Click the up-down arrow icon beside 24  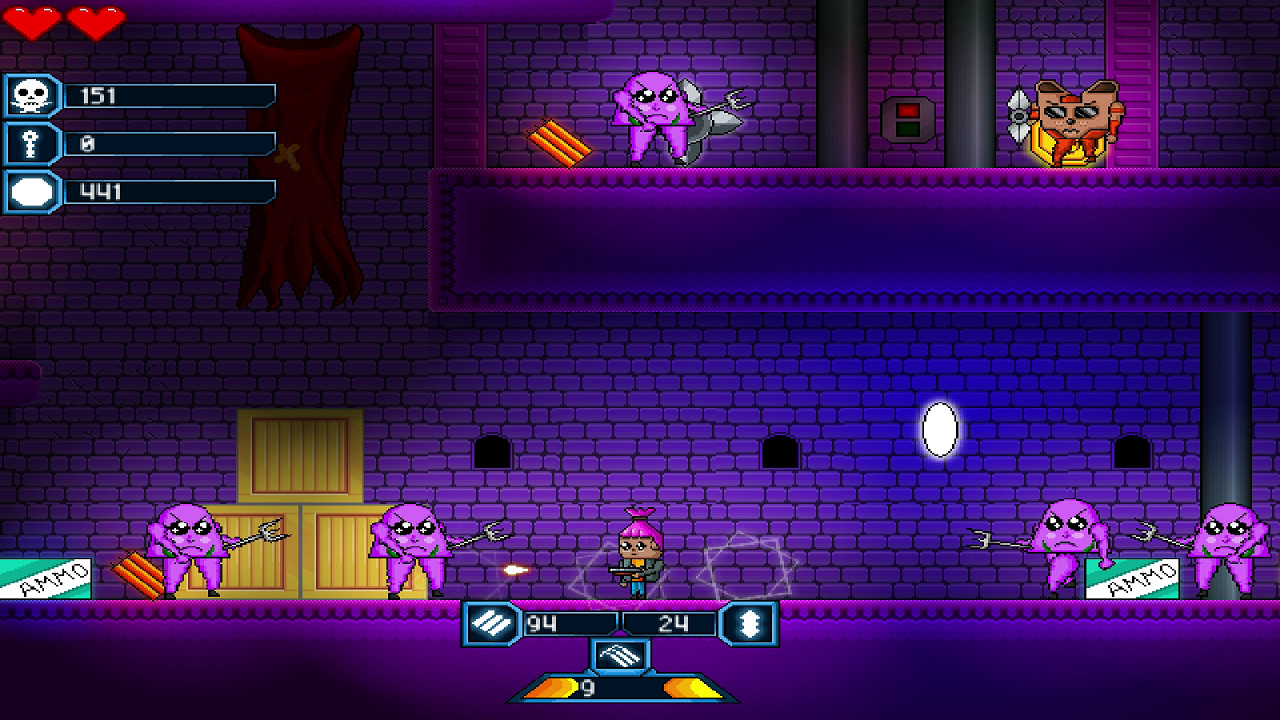pyautogui.click(x=749, y=624)
